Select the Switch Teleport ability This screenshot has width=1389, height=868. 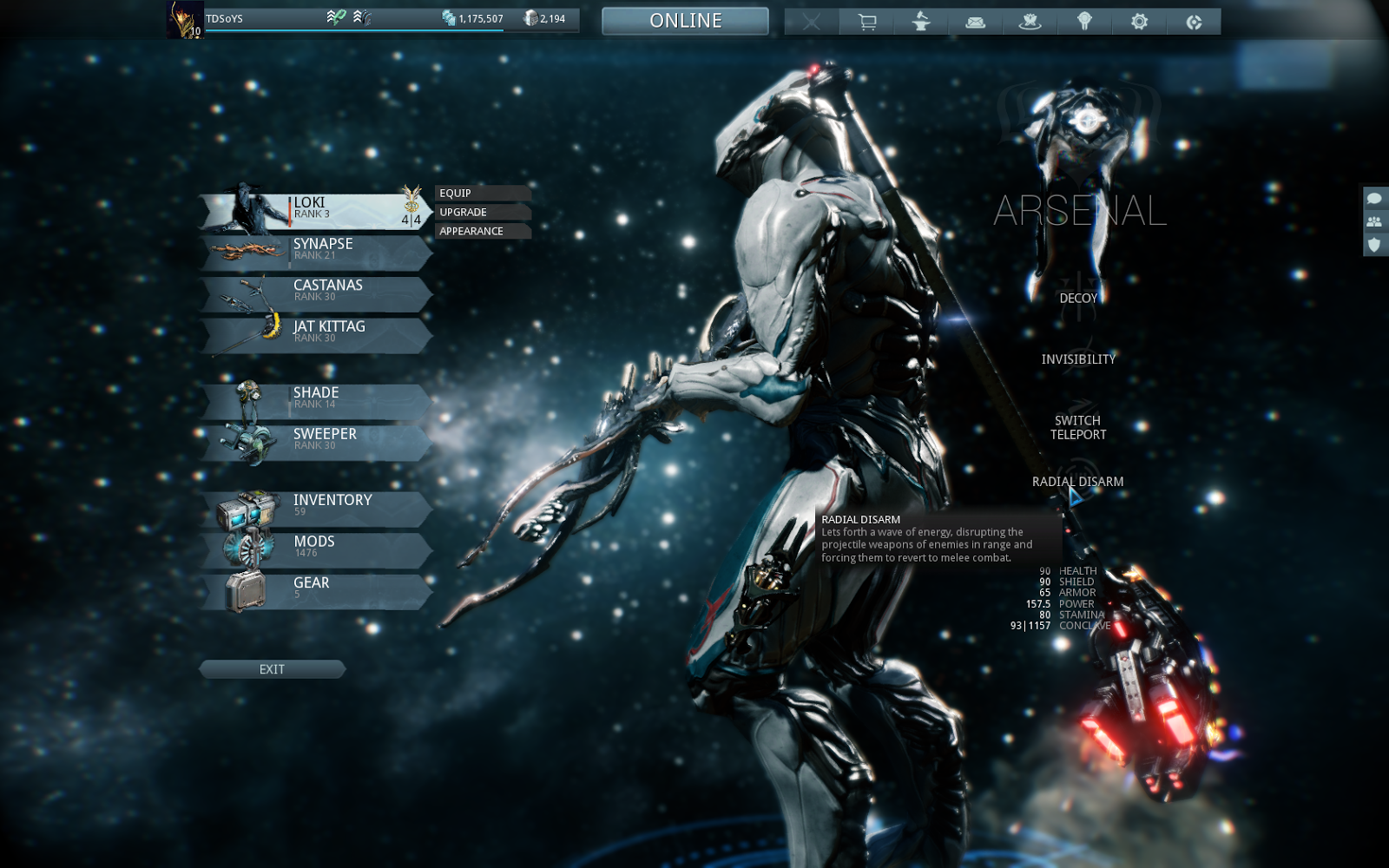click(x=1076, y=428)
